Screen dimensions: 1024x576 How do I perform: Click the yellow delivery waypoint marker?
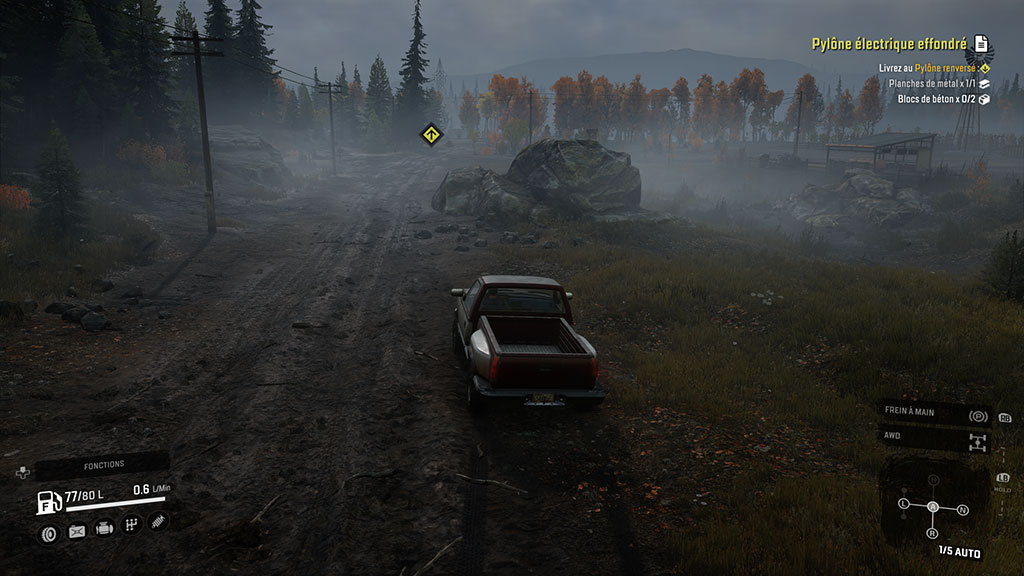tap(430, 132)
